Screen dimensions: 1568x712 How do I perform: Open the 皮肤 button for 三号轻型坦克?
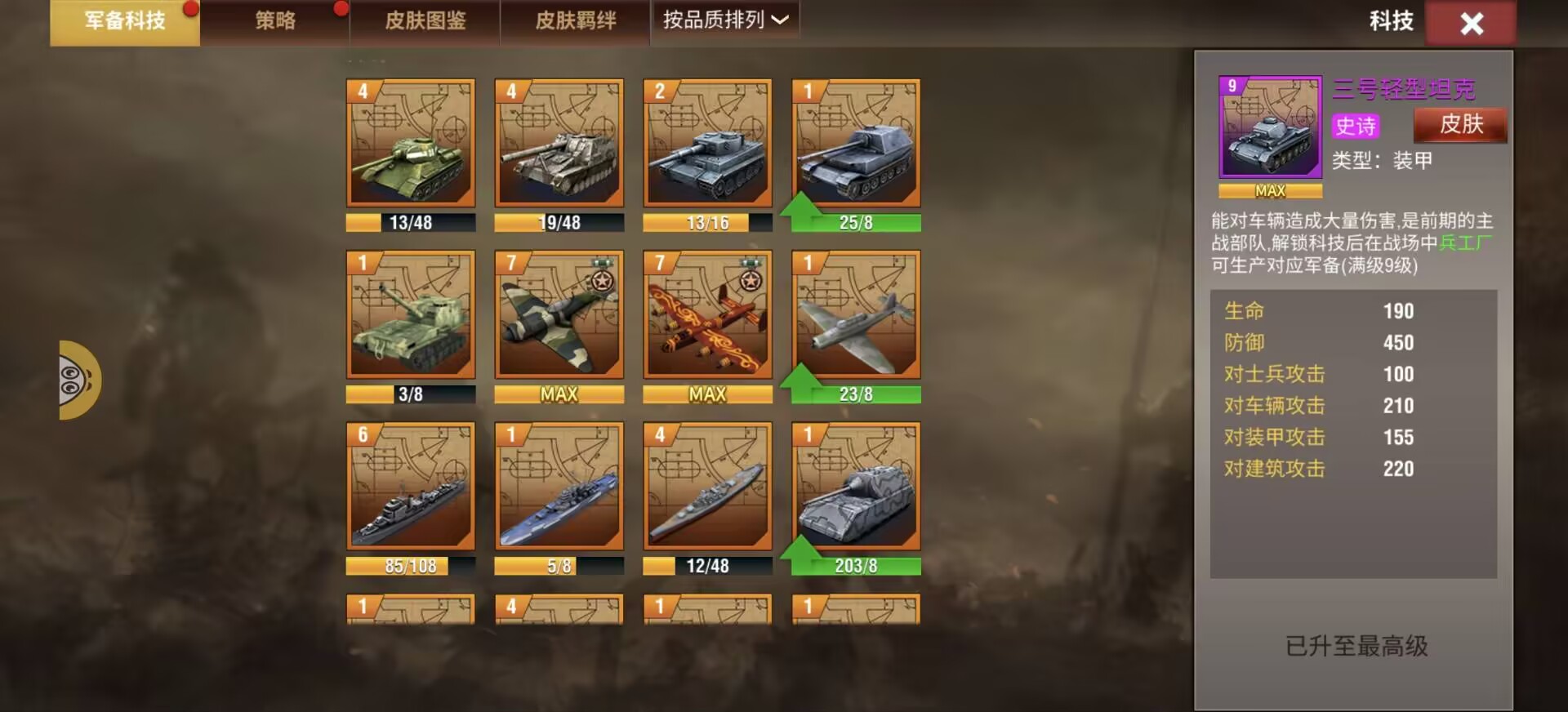tap(1460, 125)
